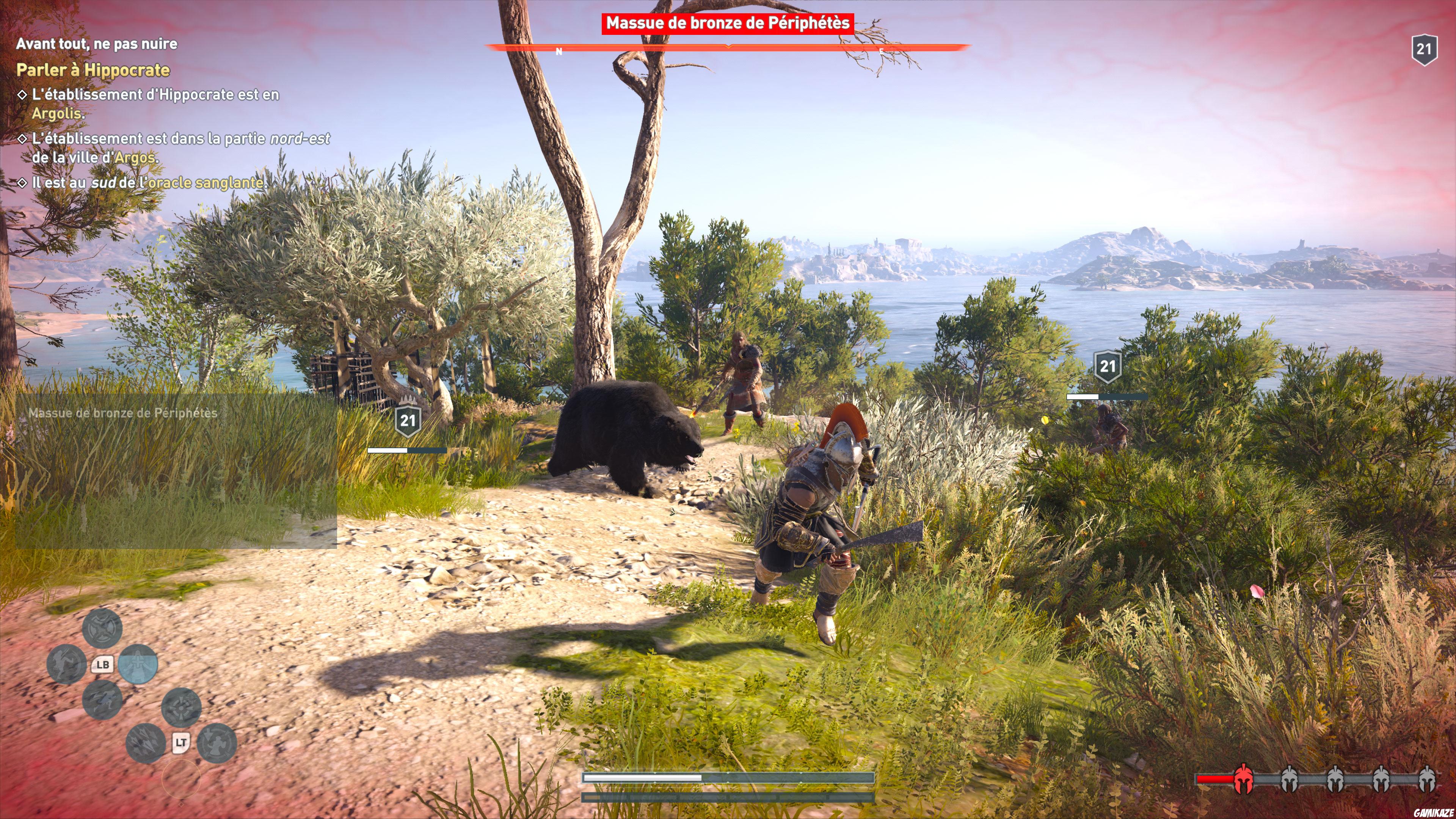
Task: Select the sprinting Bull Rush ability icon
Action: click(104, 701)
